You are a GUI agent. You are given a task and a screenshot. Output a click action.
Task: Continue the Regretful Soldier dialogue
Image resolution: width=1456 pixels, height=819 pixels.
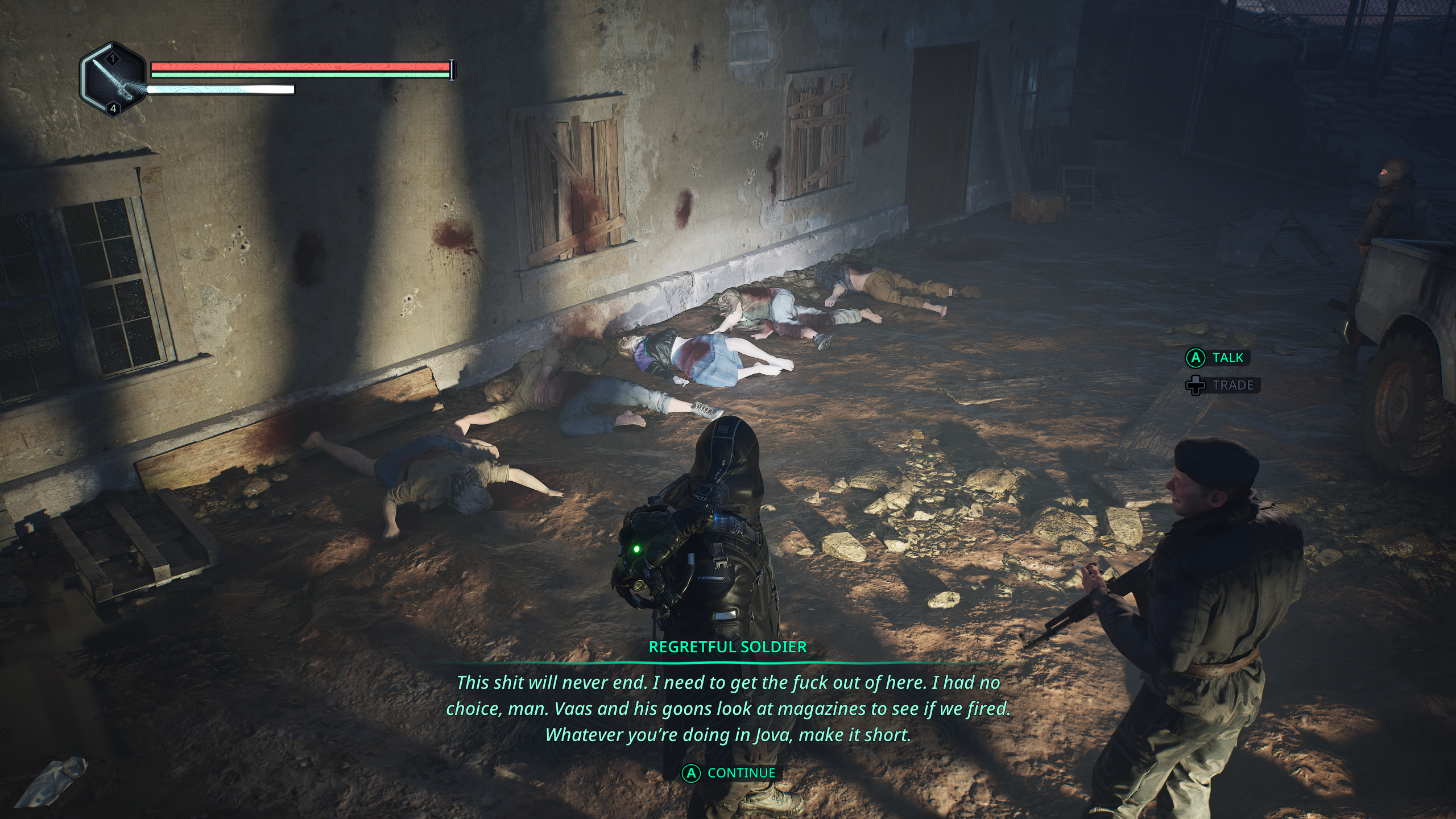click(729, 773)
